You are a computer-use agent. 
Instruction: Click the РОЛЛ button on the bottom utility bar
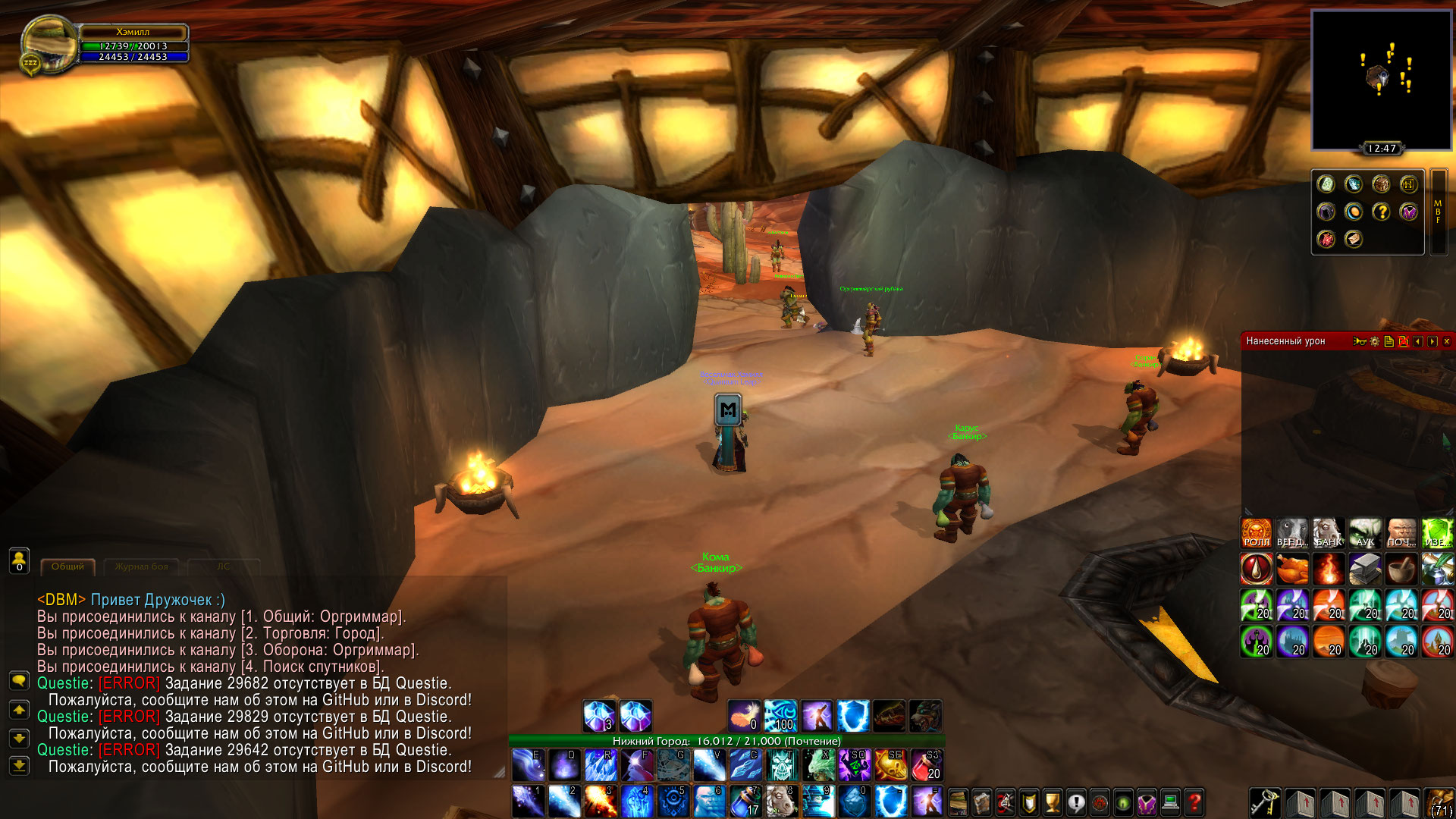pyautogui.click(x=1257, y=533)
